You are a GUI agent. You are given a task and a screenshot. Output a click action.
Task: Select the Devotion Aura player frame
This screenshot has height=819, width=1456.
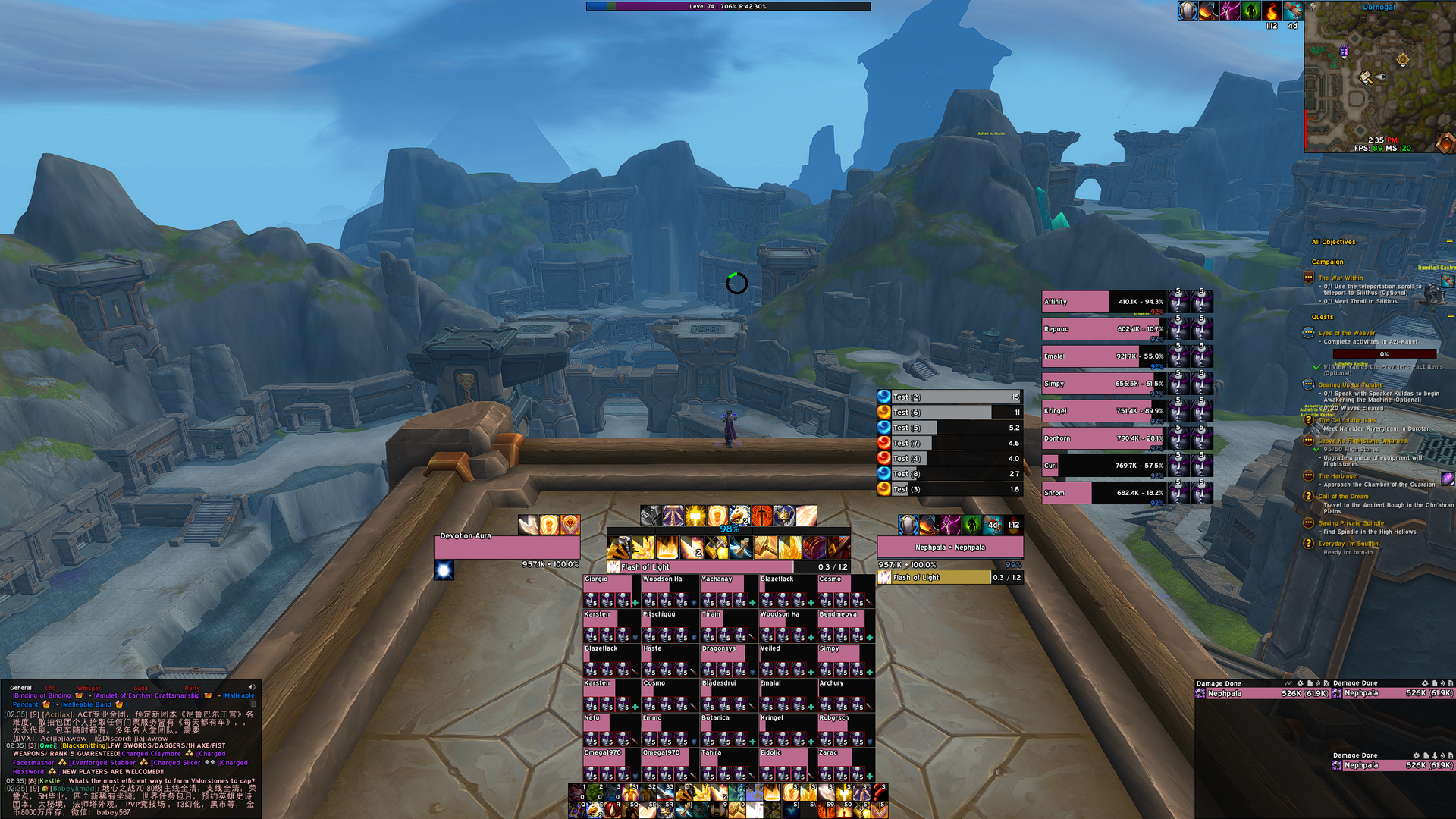tap(507, 546)
